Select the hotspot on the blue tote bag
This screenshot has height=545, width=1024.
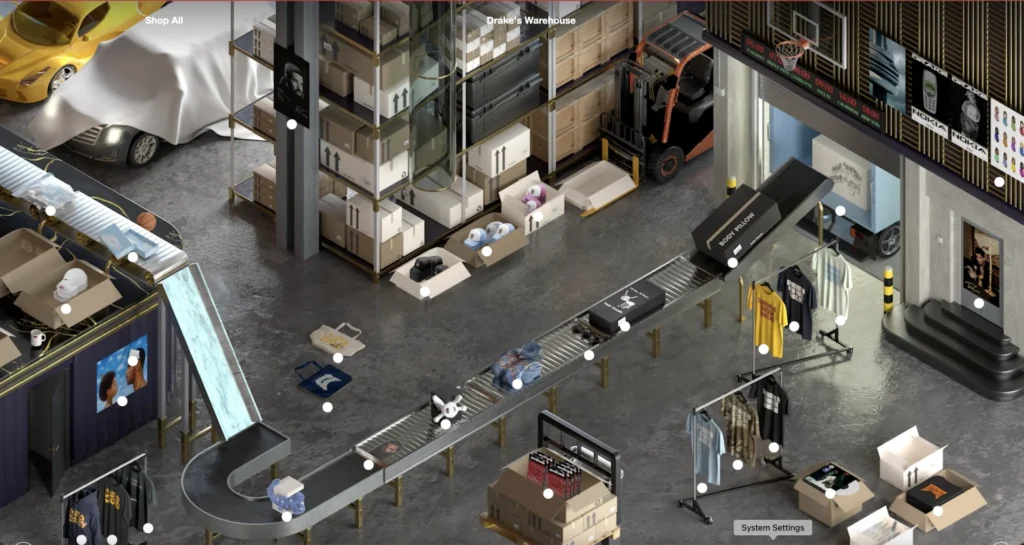pyautogui.click(x=327, y=407)
